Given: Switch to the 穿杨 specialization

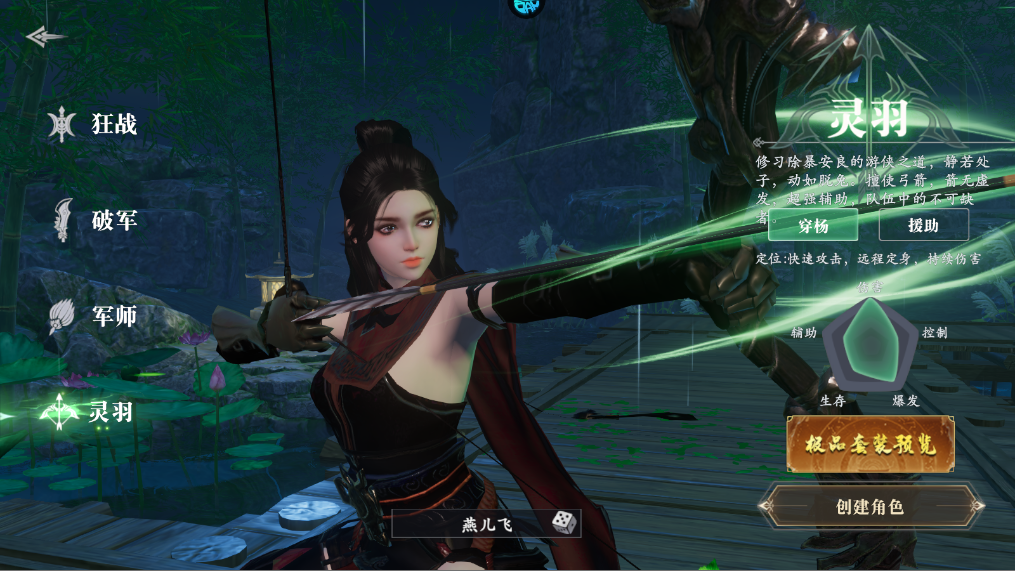Looking at the screenshot, I should 812,225.
